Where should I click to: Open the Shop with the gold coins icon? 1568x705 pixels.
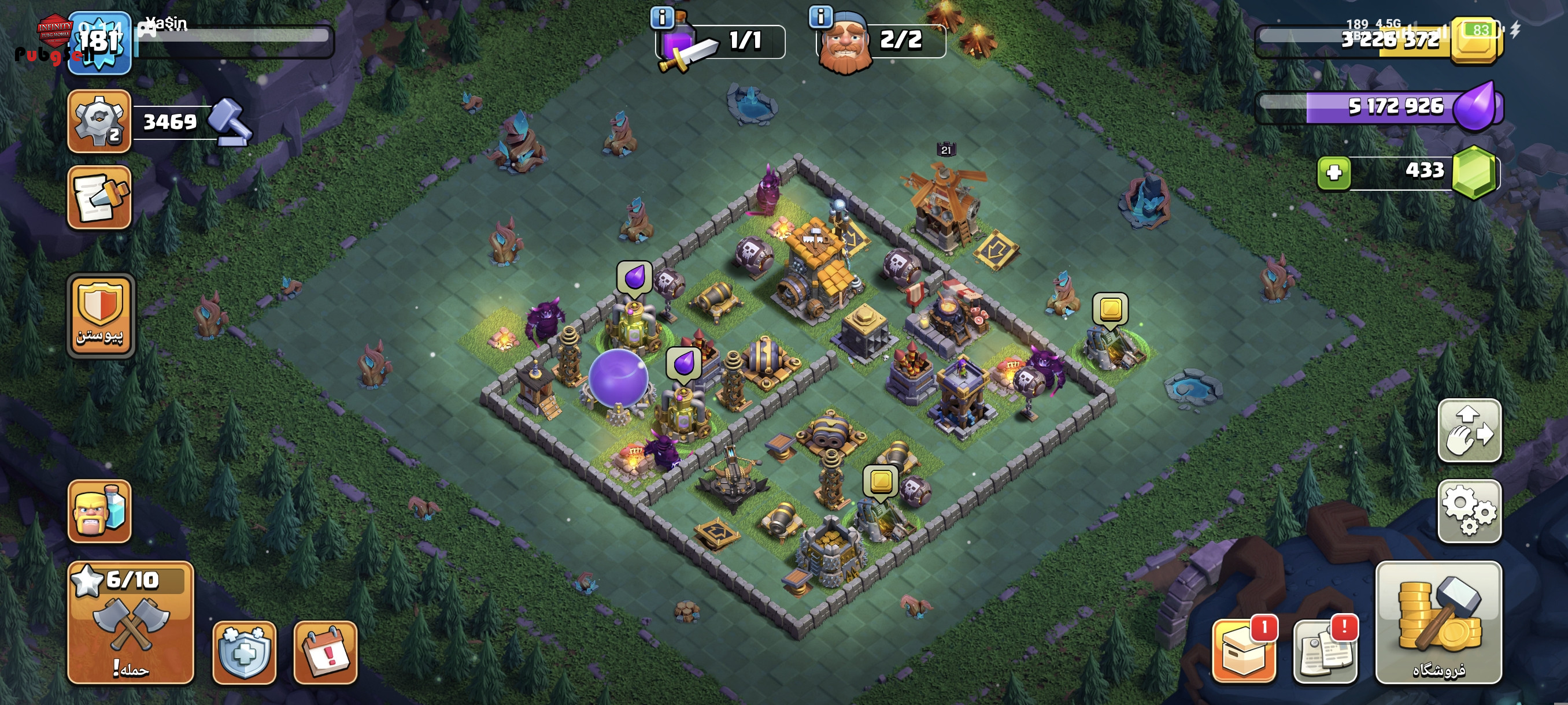coord(1438,622)
